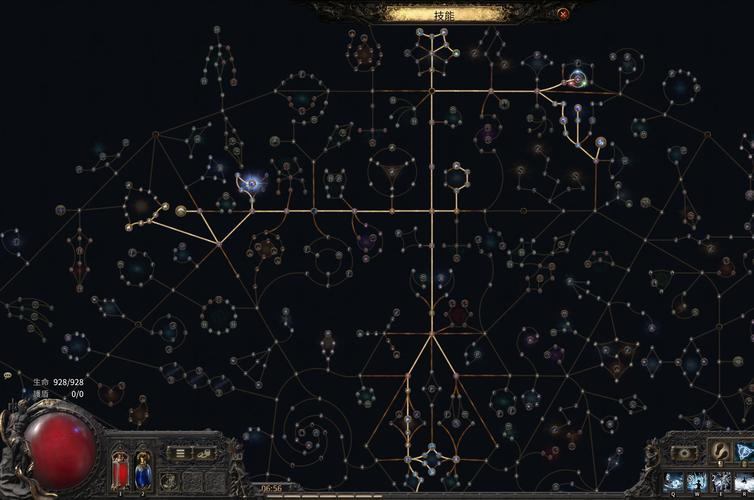Viewport: 754px width, 500px height.
Task: Open the three-line menu button
Action: coord(178,453)
